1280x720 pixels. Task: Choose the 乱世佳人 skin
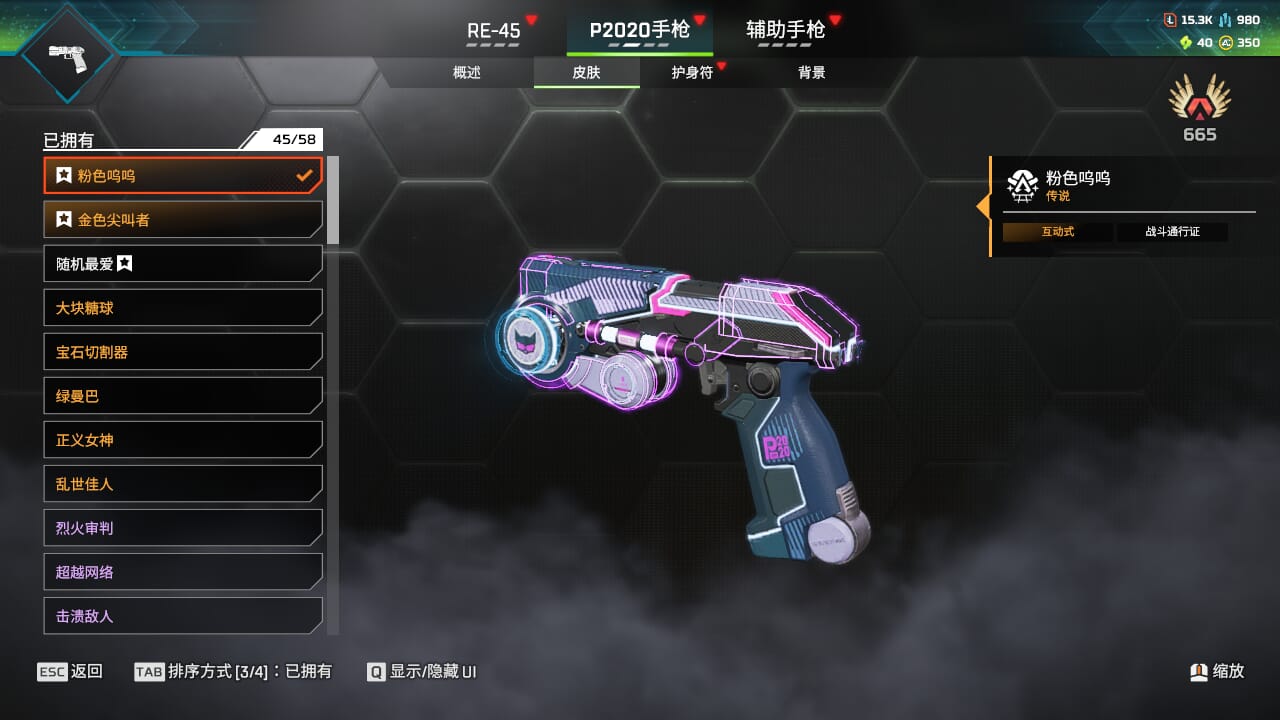pyautogui.click(x=183, y=484)
